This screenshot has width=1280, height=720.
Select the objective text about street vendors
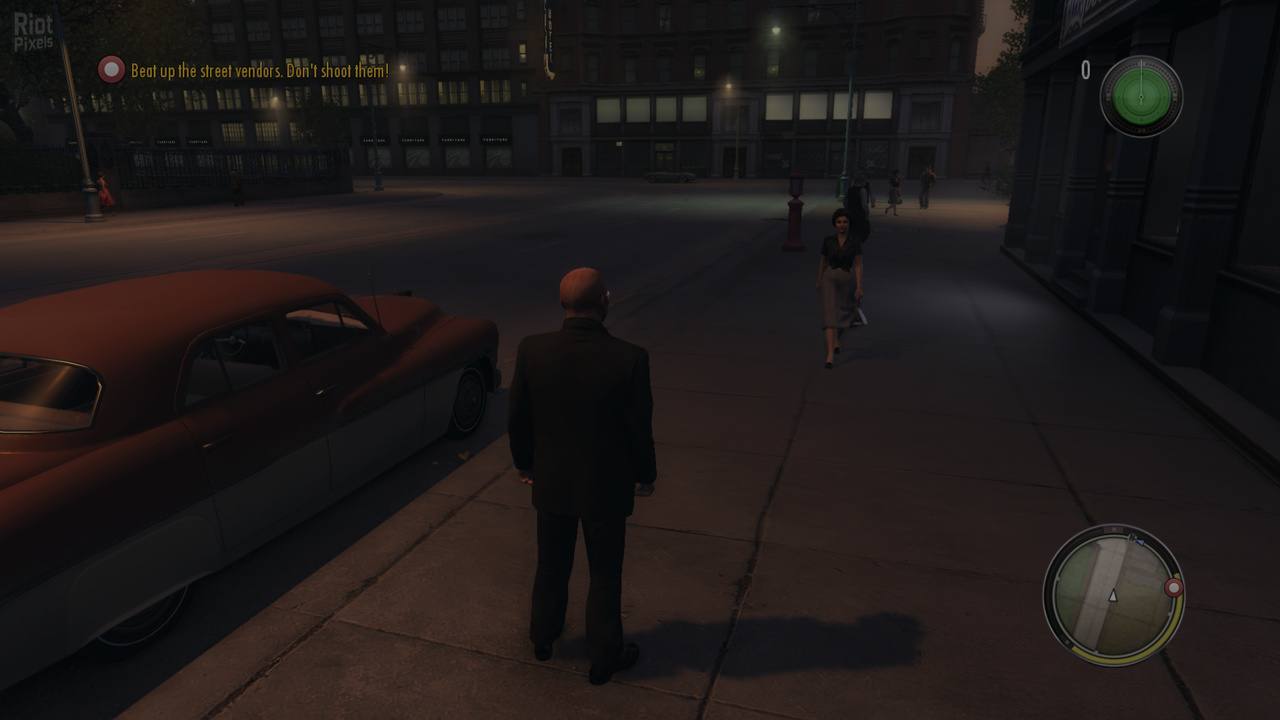click(260, 71)
